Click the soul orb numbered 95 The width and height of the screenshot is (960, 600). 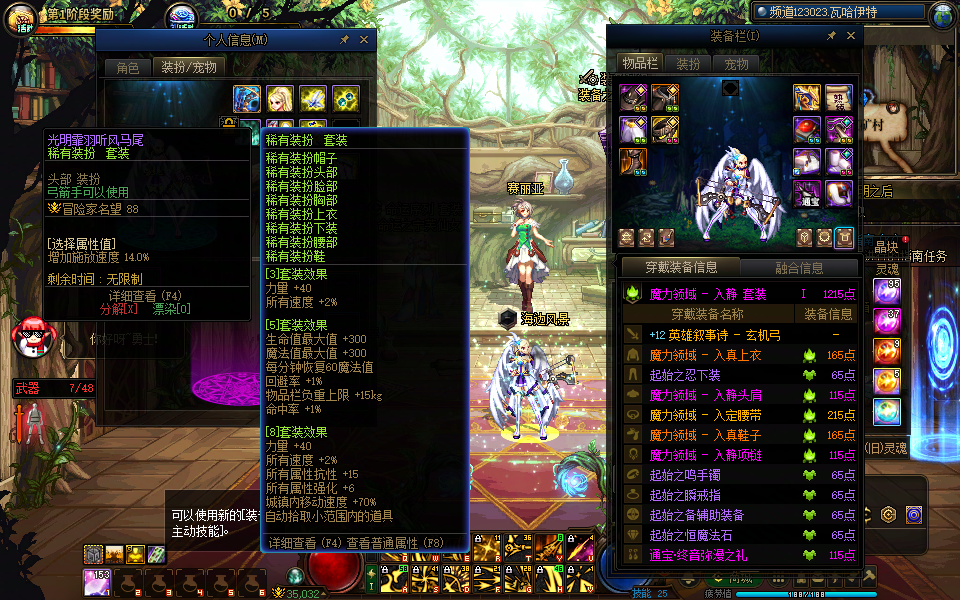(887, 291)
